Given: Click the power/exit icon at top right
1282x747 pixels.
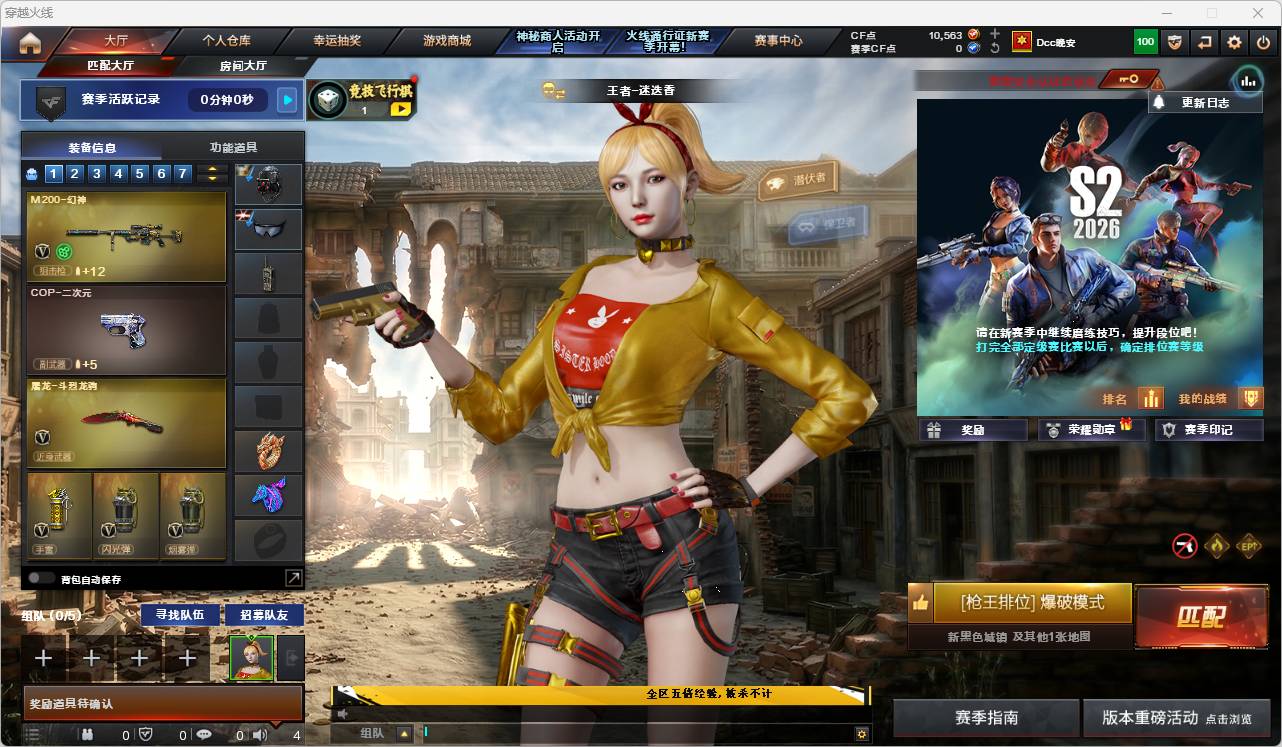Looking at the screenshot, I should pos(1262,41).
